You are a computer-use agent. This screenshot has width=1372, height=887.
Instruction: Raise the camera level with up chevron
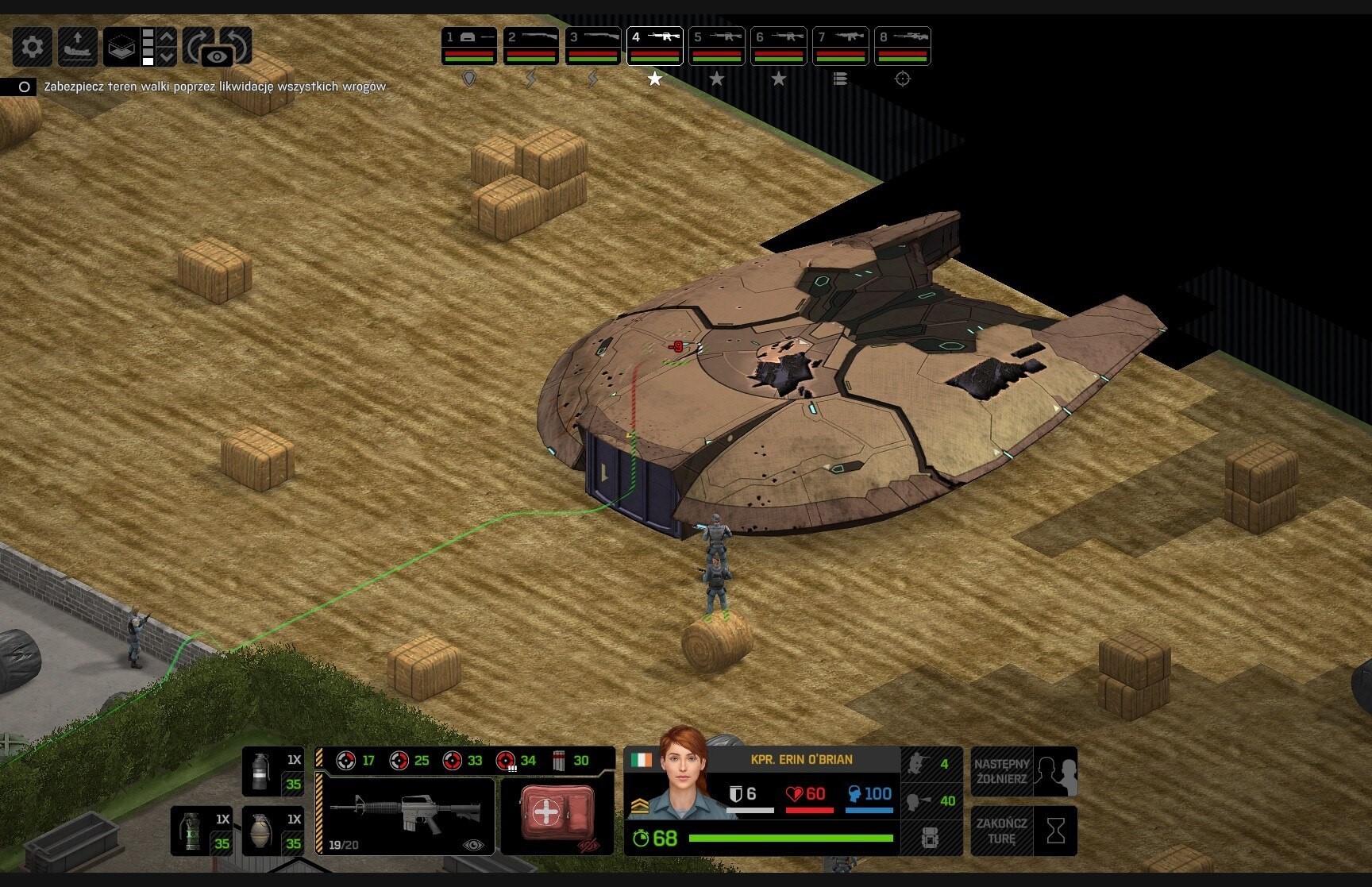pos(167,37)
